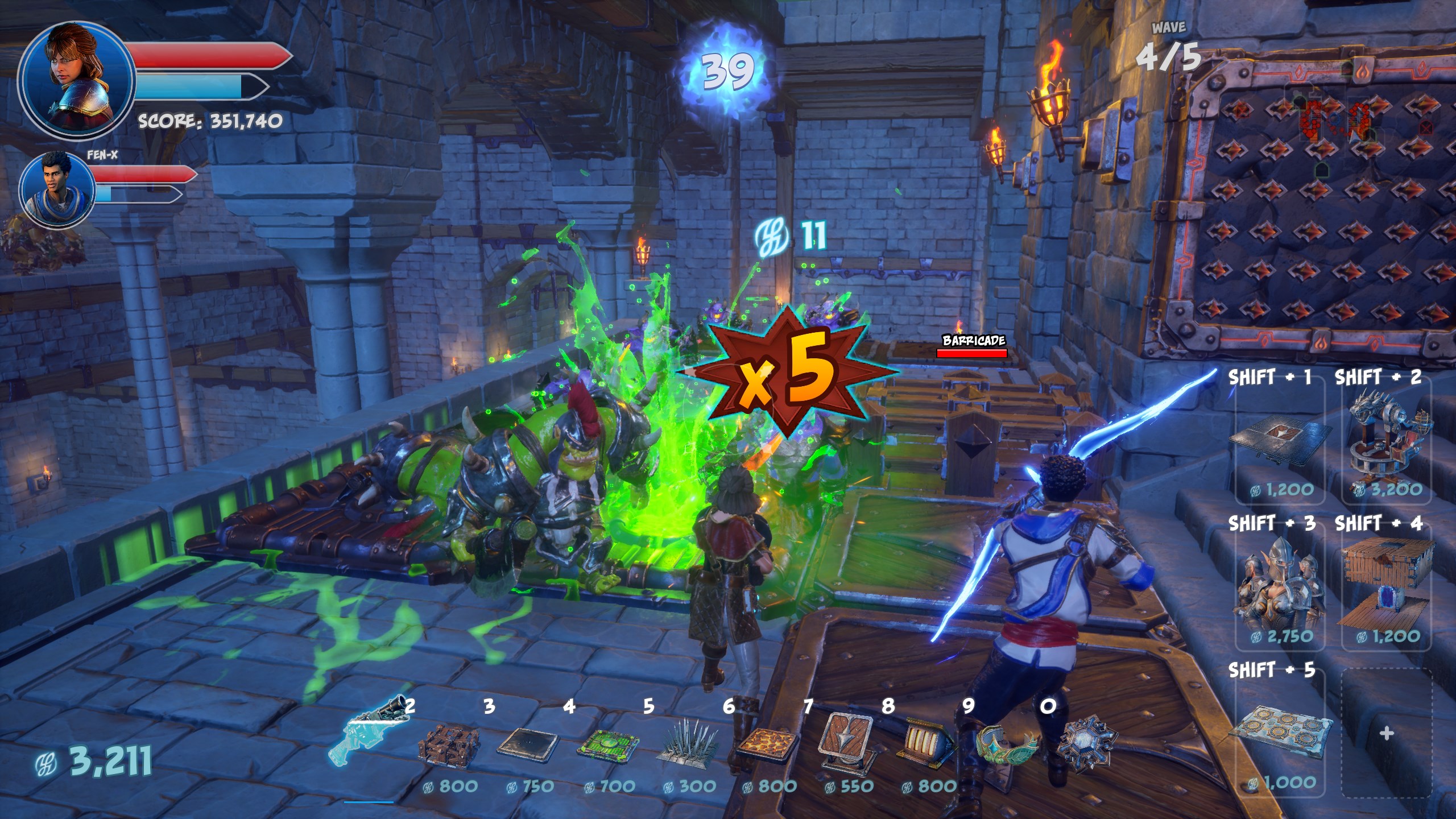Select the tar floor trap slot
The width and height of the screenshot is (1456, 819).
click(x=529, y=745)
